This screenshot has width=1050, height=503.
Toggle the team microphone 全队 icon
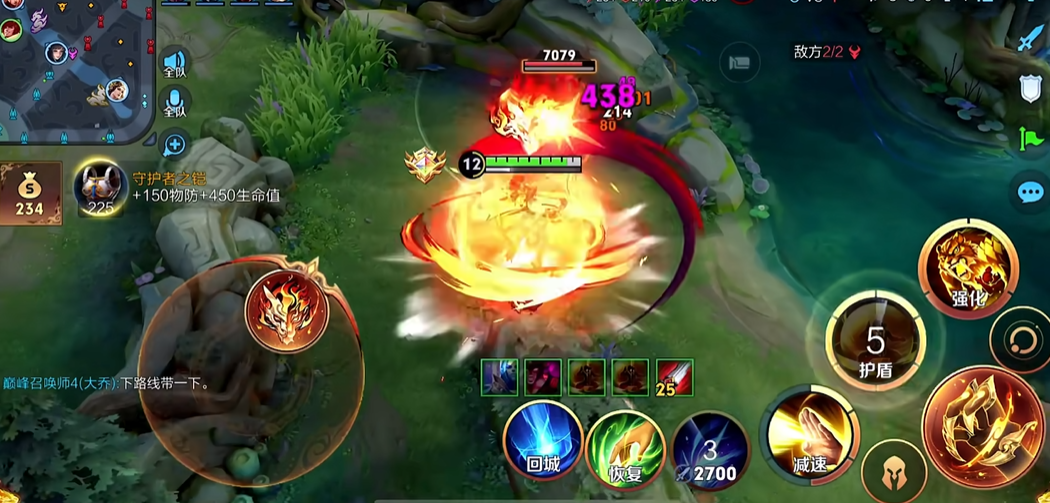pos(175,103)
